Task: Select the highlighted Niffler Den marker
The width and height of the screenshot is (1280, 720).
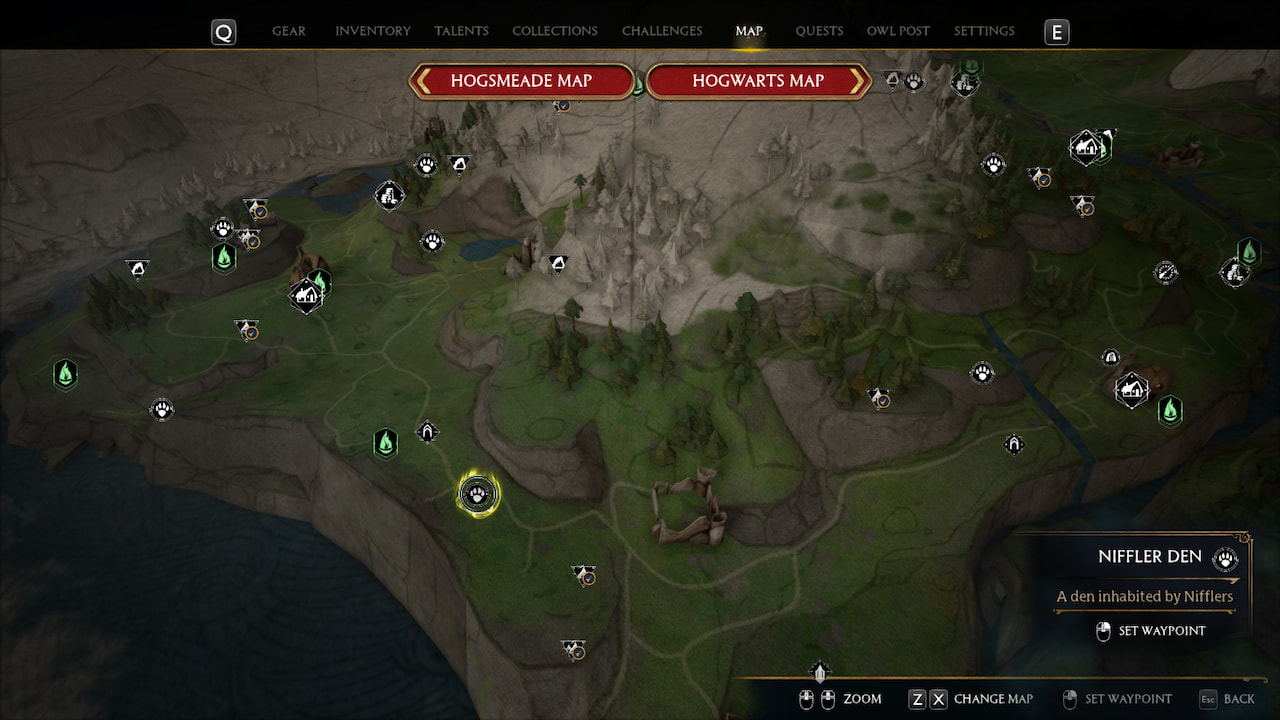Action: [479, 494]
